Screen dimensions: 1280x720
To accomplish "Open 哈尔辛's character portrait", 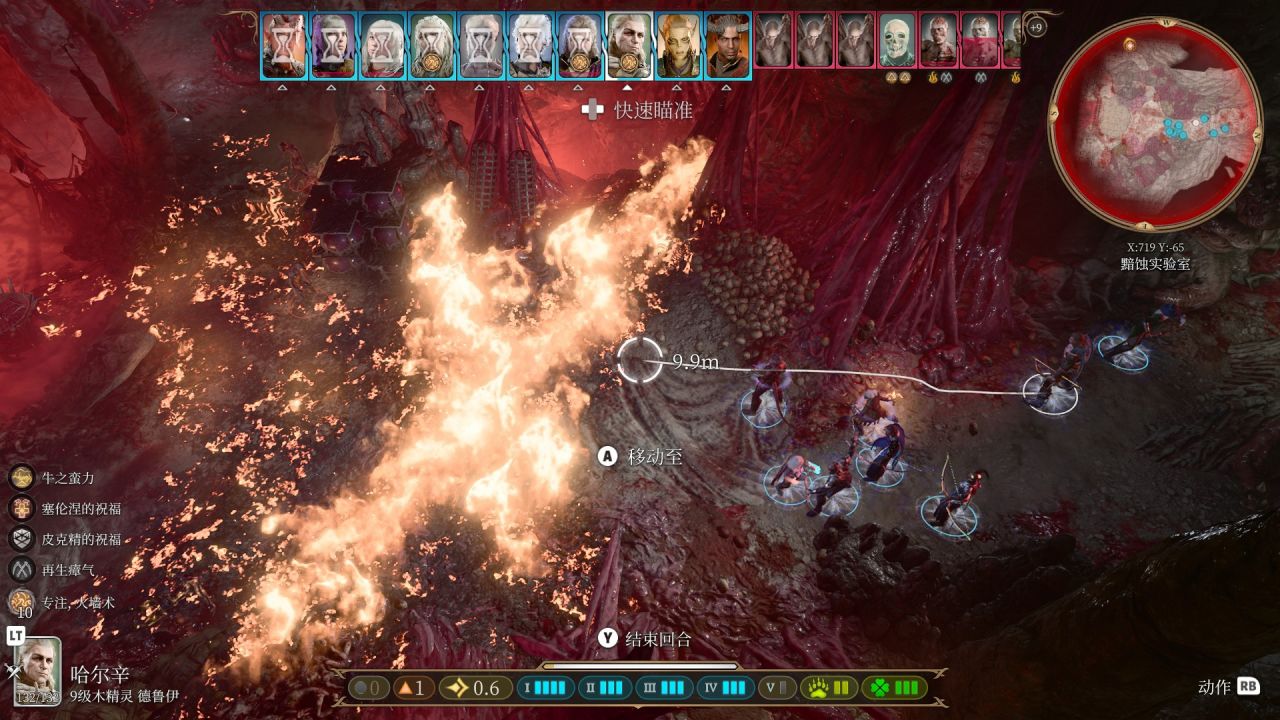I will pyautogui.click(x=37, y=667).
